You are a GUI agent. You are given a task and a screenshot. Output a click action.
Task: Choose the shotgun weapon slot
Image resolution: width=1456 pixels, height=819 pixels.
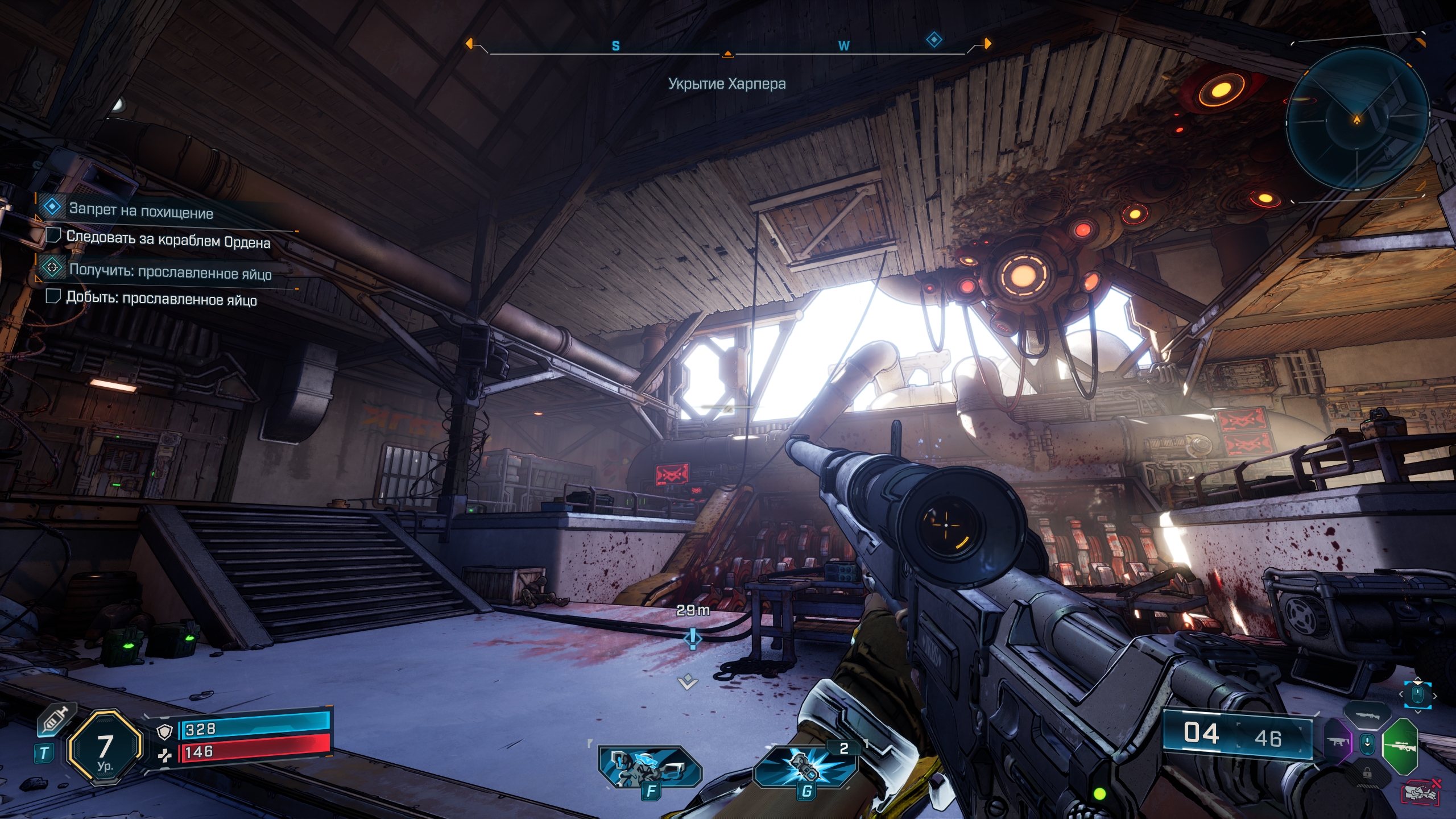coord(1367,715)
